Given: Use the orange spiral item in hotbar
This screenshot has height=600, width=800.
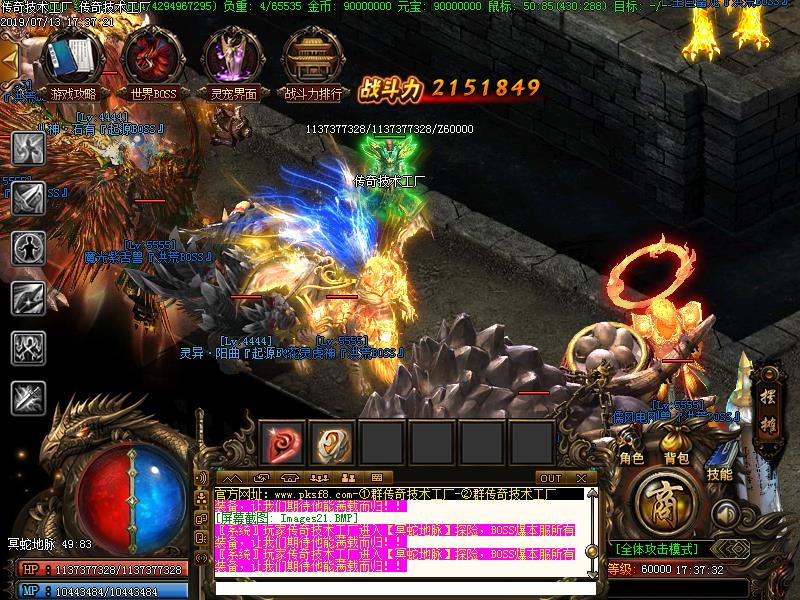Looking at the screenshot, I should pos(332,442).
